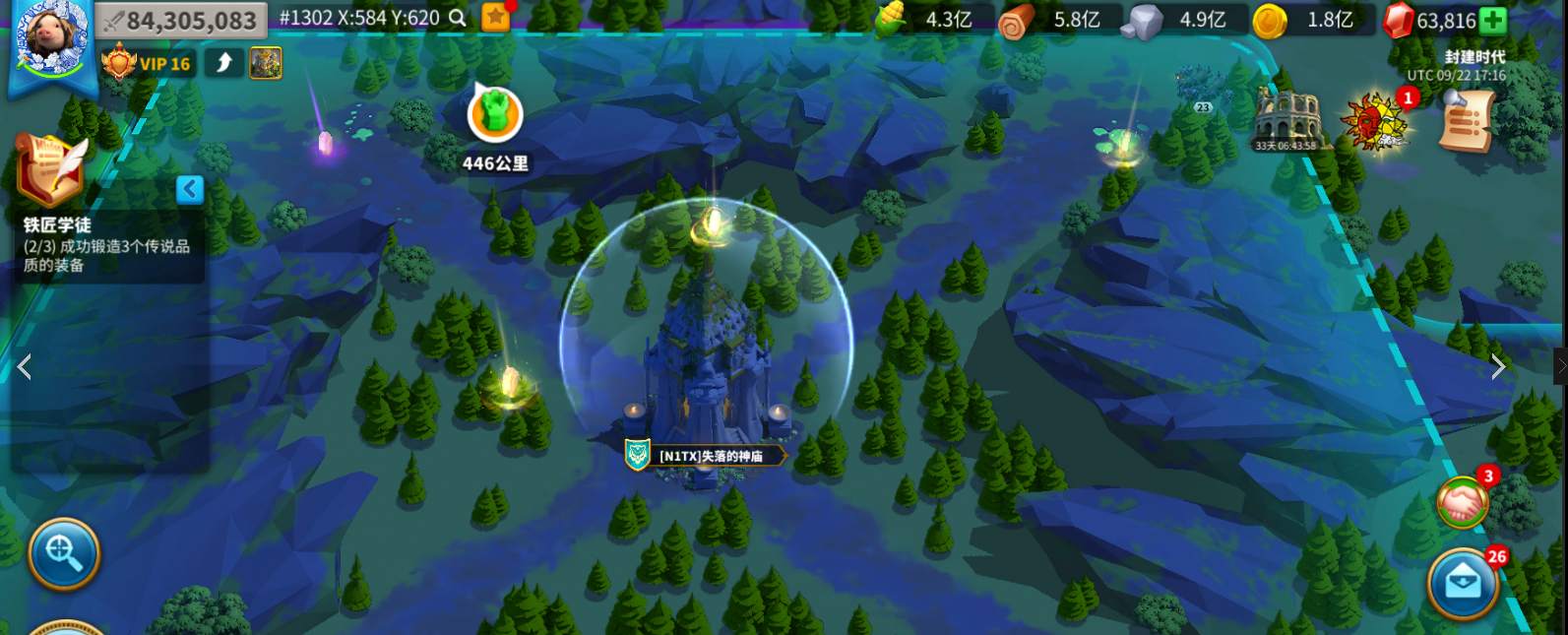Open the blue magnifier map search
The width and height of the screenshot is (1568, 635).
tap(64, 553)
